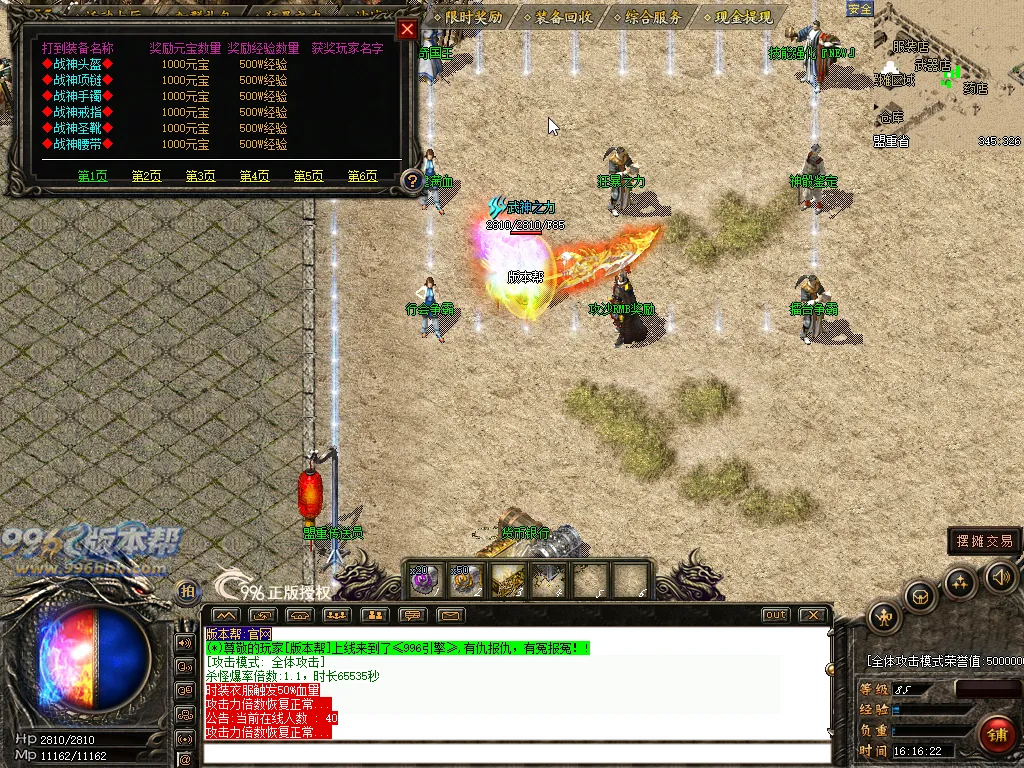Viewport: 1024px width, 768px height.
Task: Open the skills sparkle icon
Action: click(x=960, y=582)
